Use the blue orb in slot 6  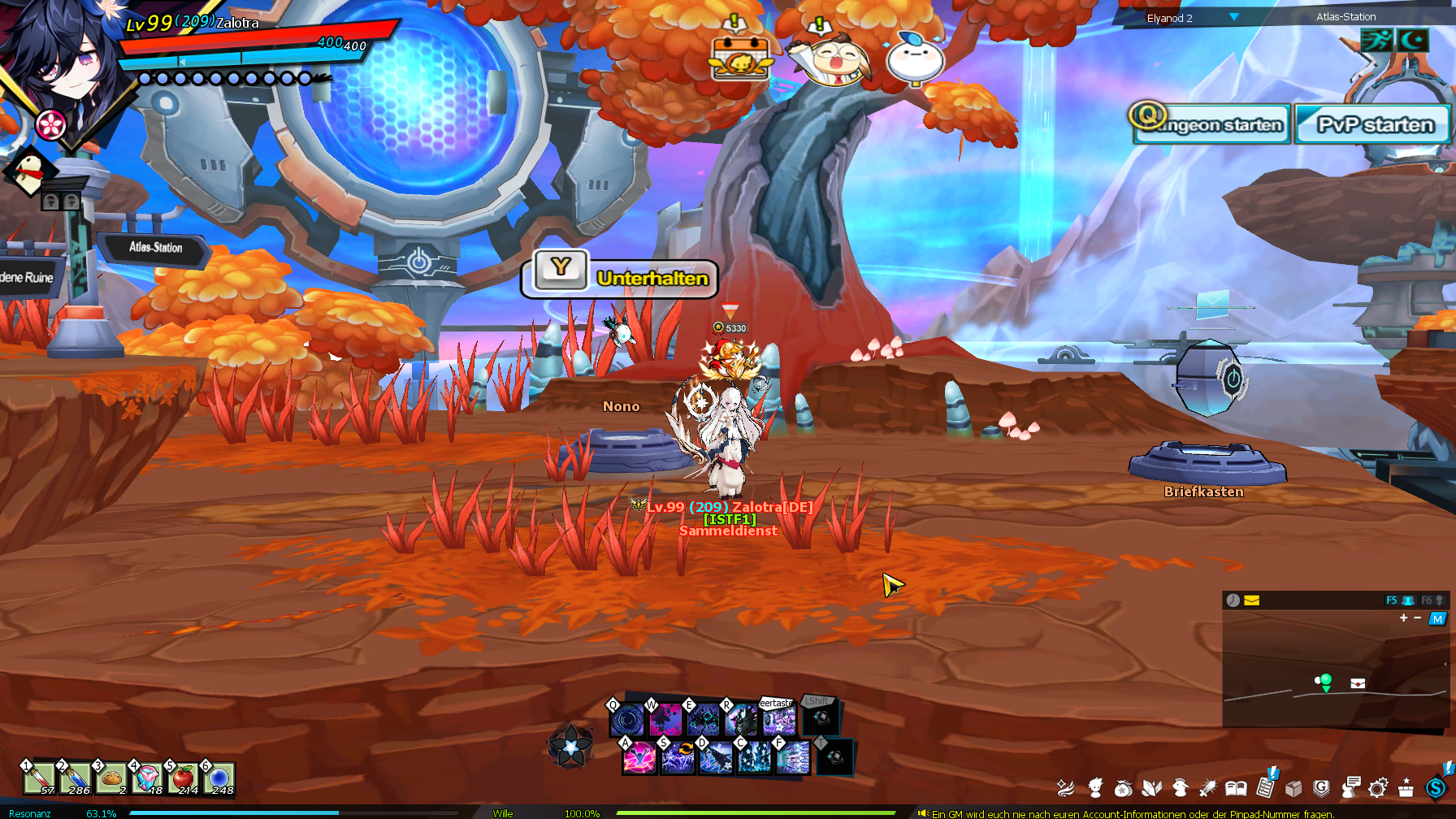pos(219,778)
